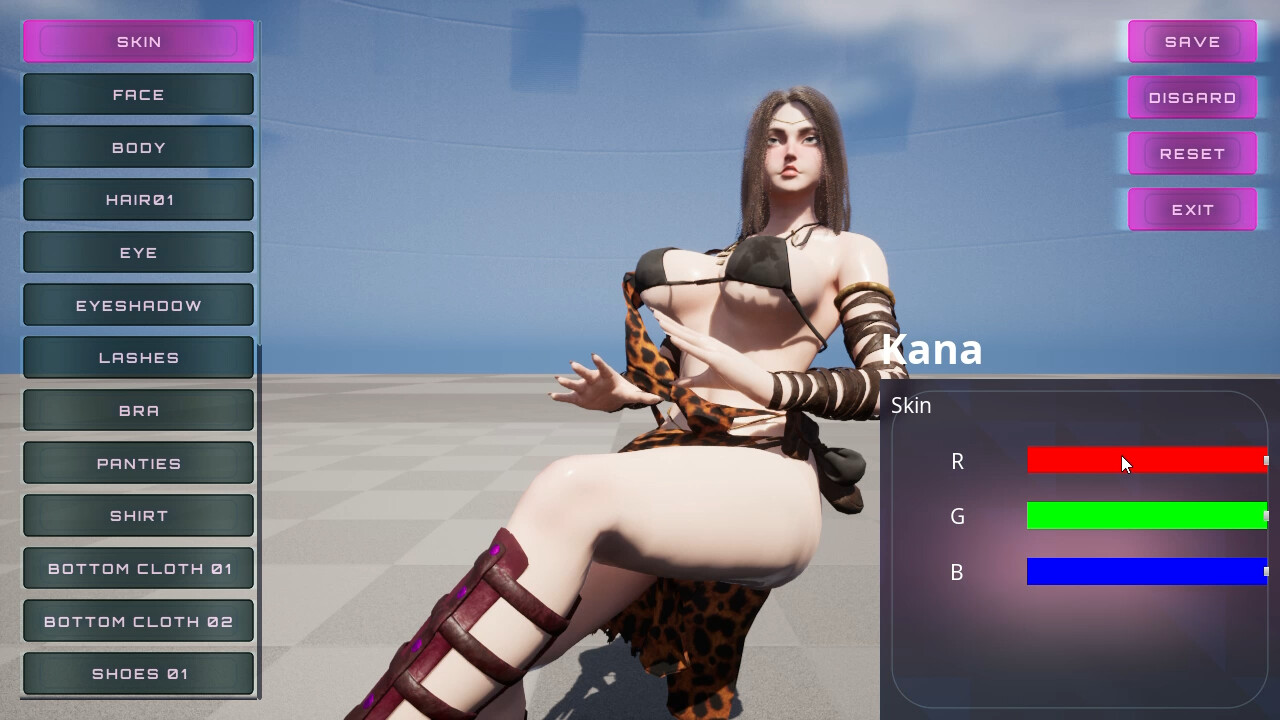Screen dimensions: 1280x720
Task: Select the LASHES customization category
Action: tap(138, 357)
